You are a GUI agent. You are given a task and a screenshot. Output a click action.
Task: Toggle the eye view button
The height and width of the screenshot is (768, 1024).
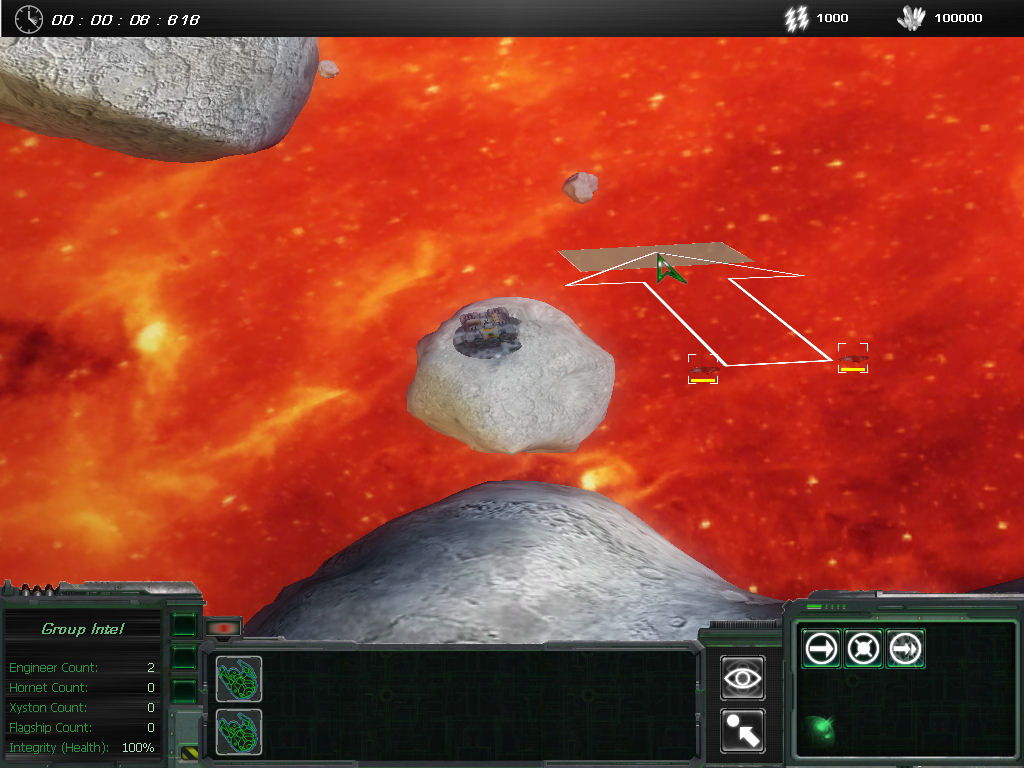(743, 678)
